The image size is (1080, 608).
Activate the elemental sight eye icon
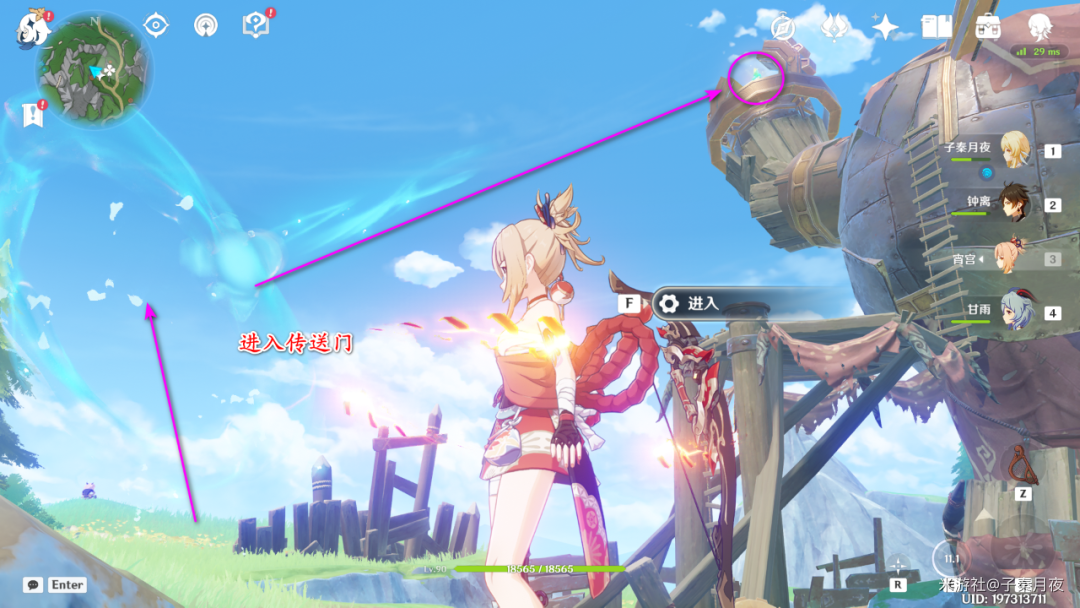(x=156, y=25)
